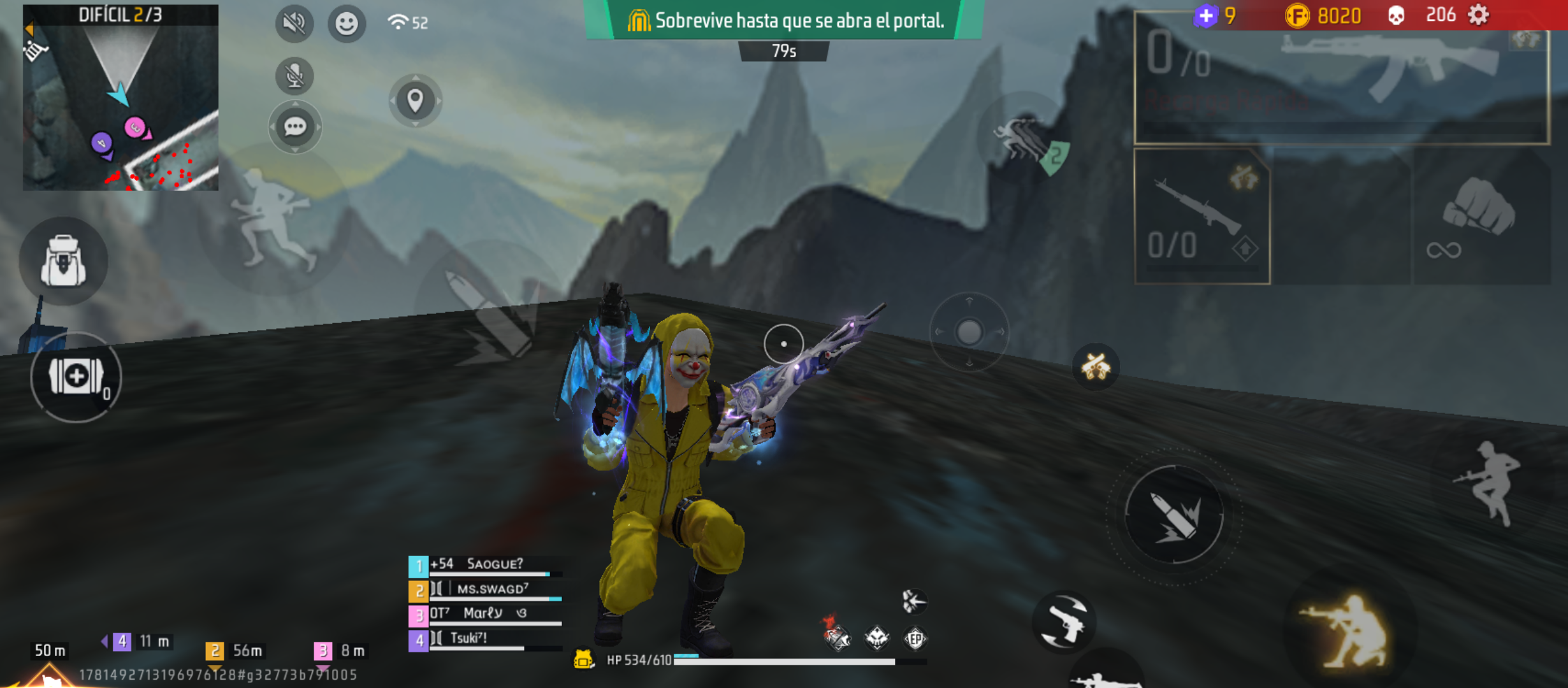Tap the crossed pistols icon
The height and width of the screenshot is (688, 1568).
[1096, 366]
